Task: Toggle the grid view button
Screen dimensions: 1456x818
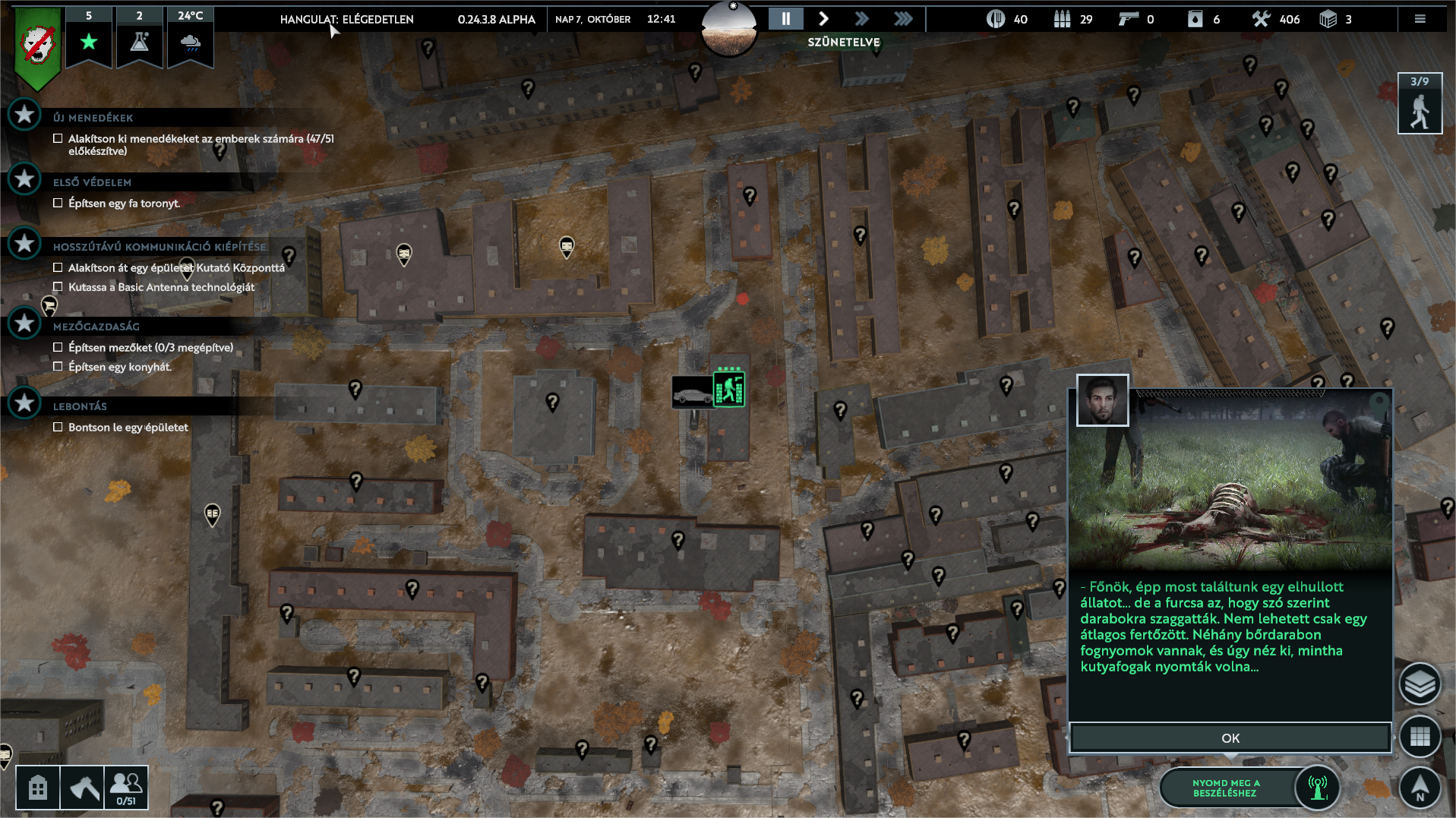Action: [1419, 736]
